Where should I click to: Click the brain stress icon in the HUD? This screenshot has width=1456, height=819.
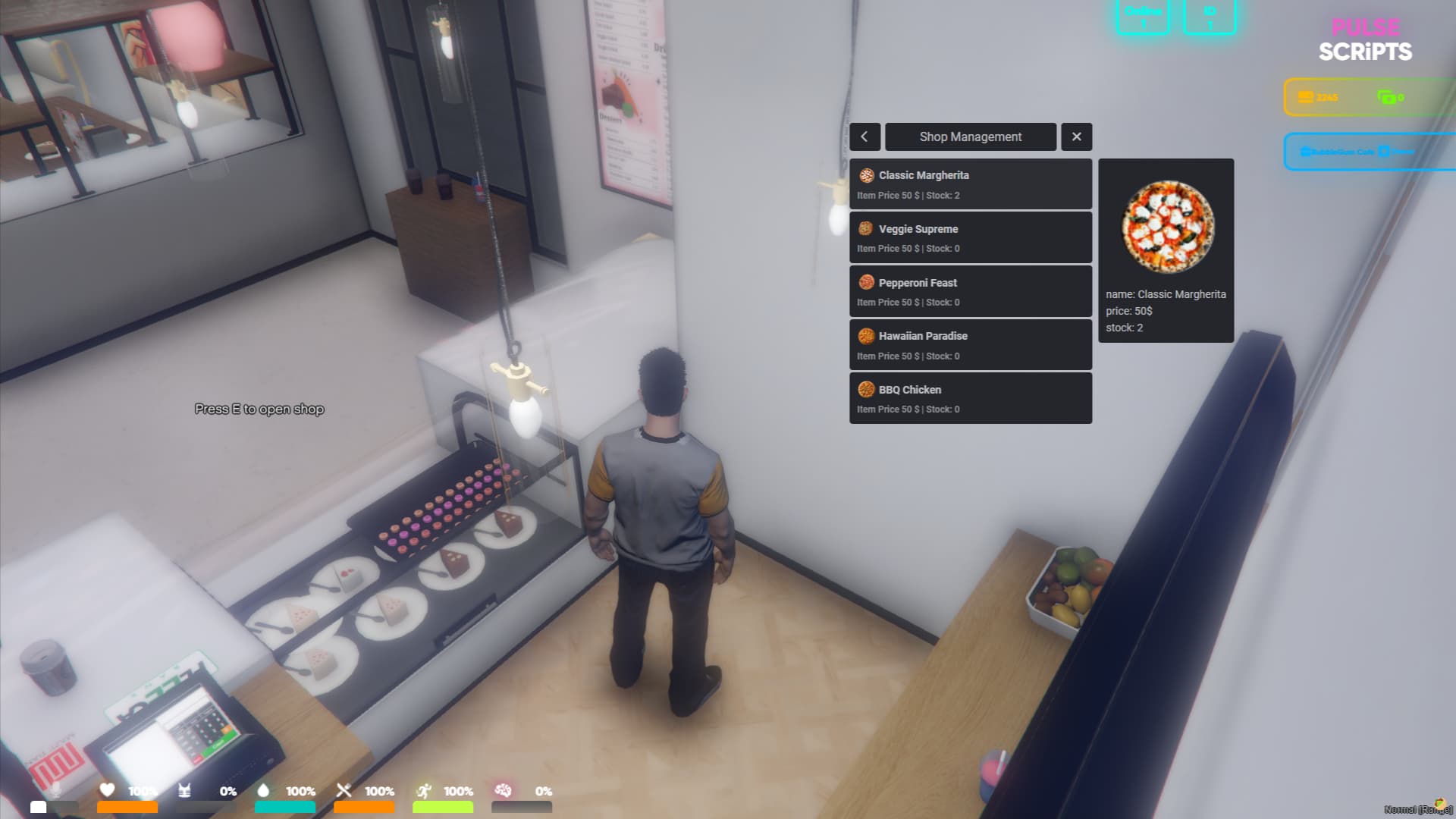click(504, 791)
